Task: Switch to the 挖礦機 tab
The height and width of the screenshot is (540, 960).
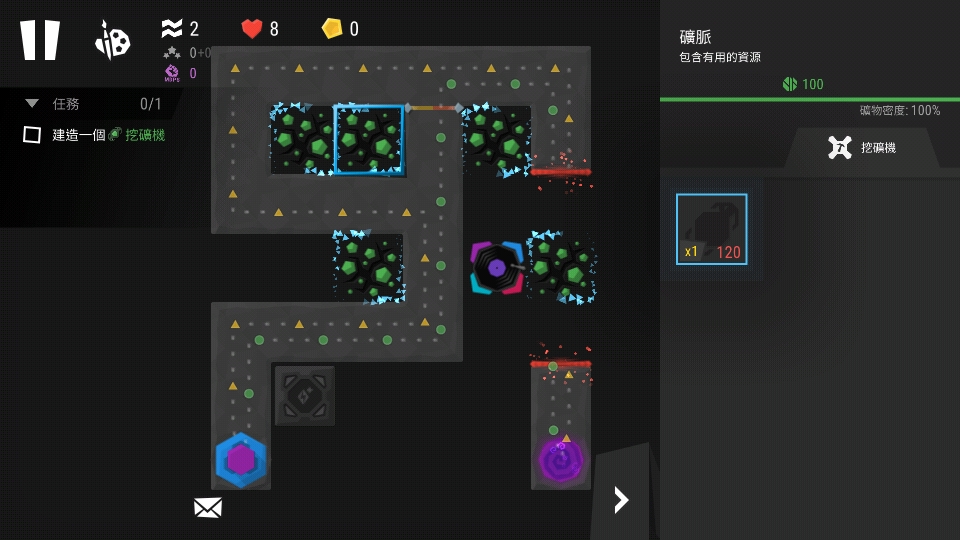Action: pyautogui.click(x=862, y=148)
